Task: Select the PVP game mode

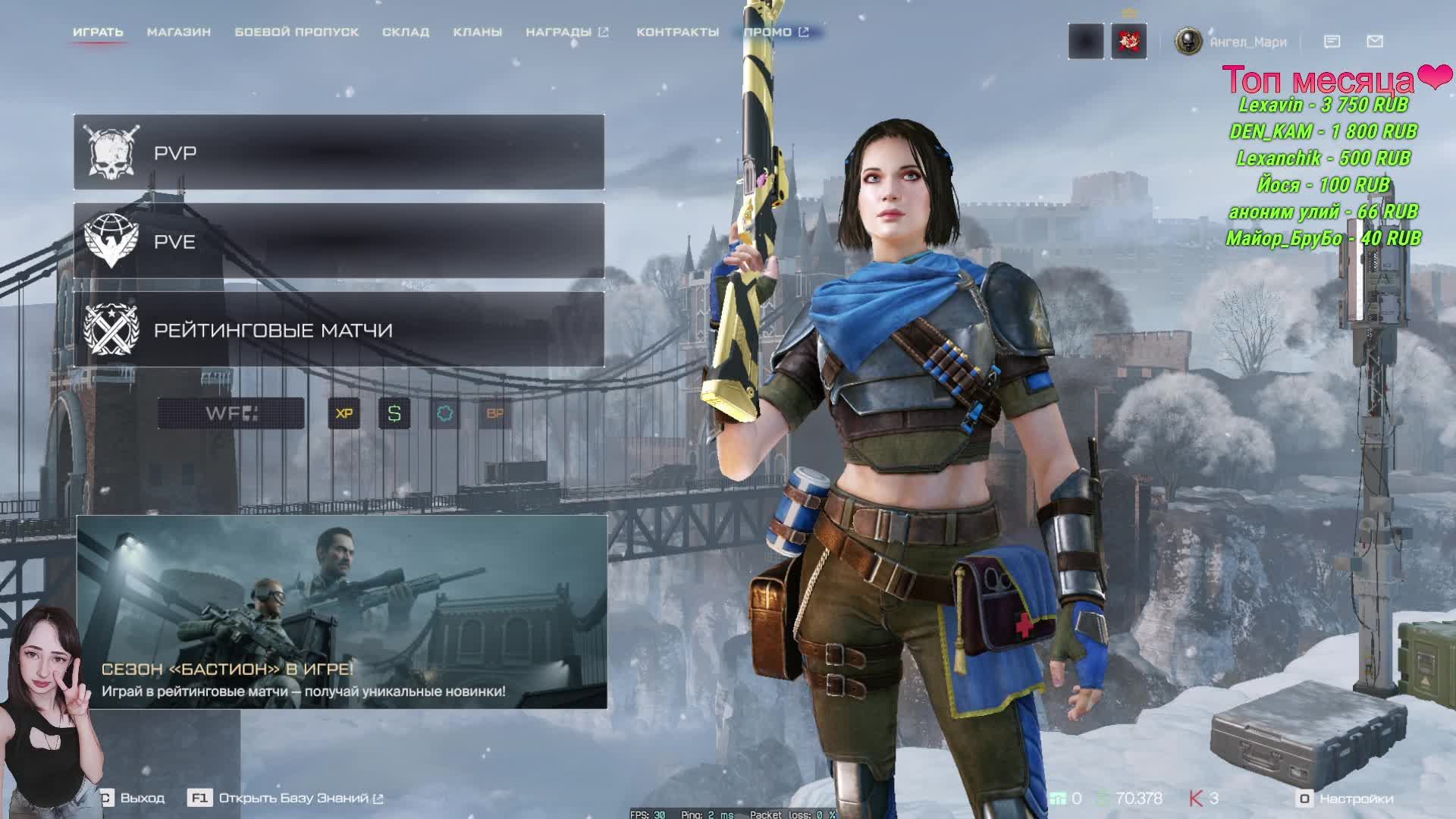Action: 339,152
